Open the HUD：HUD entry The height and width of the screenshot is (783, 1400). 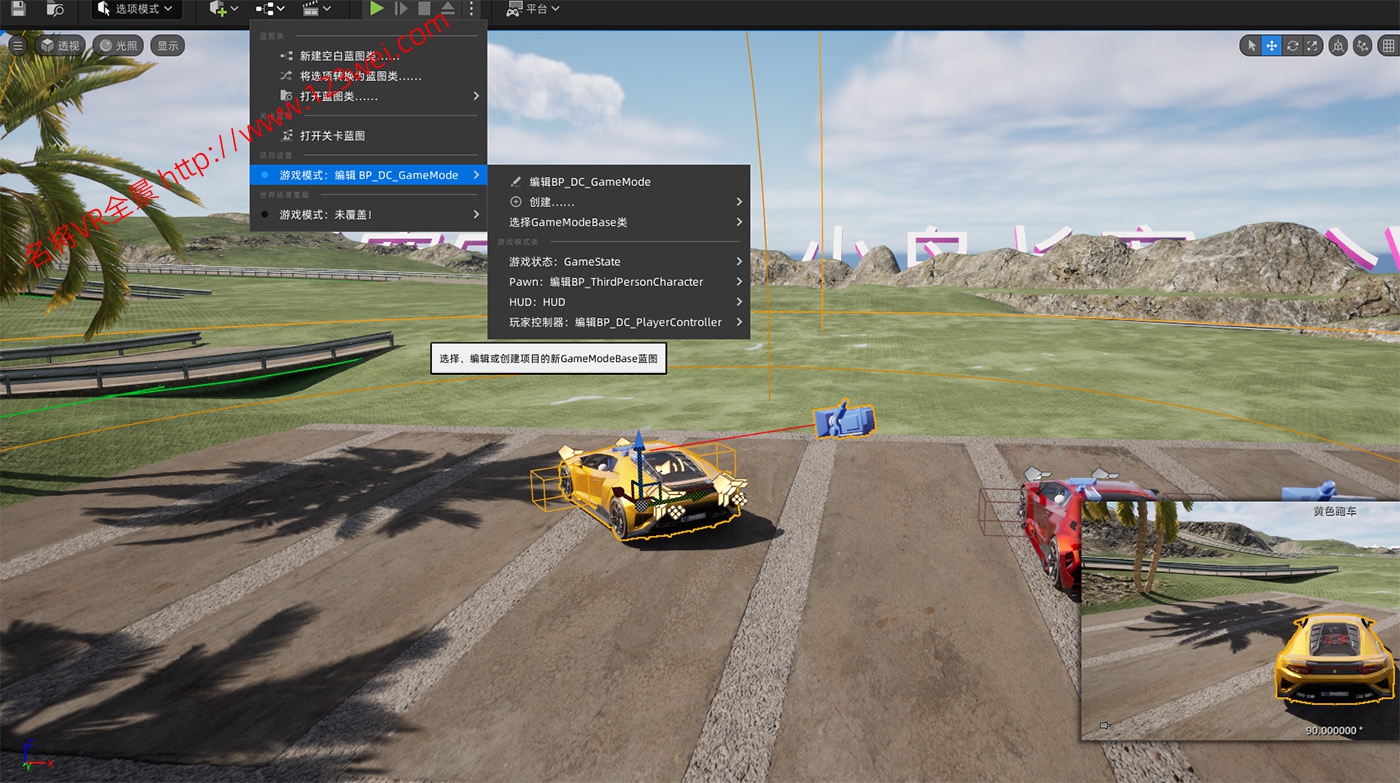point(537,302)
